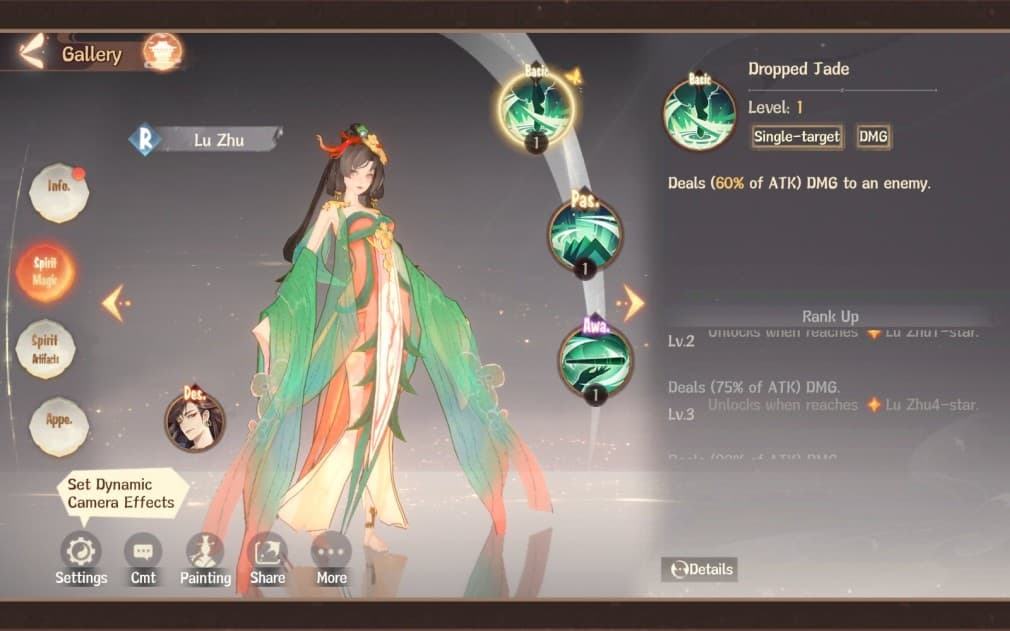Show the next character with right arrow
The width and height of the screenshot is (1010, 631).
[632, 302]
